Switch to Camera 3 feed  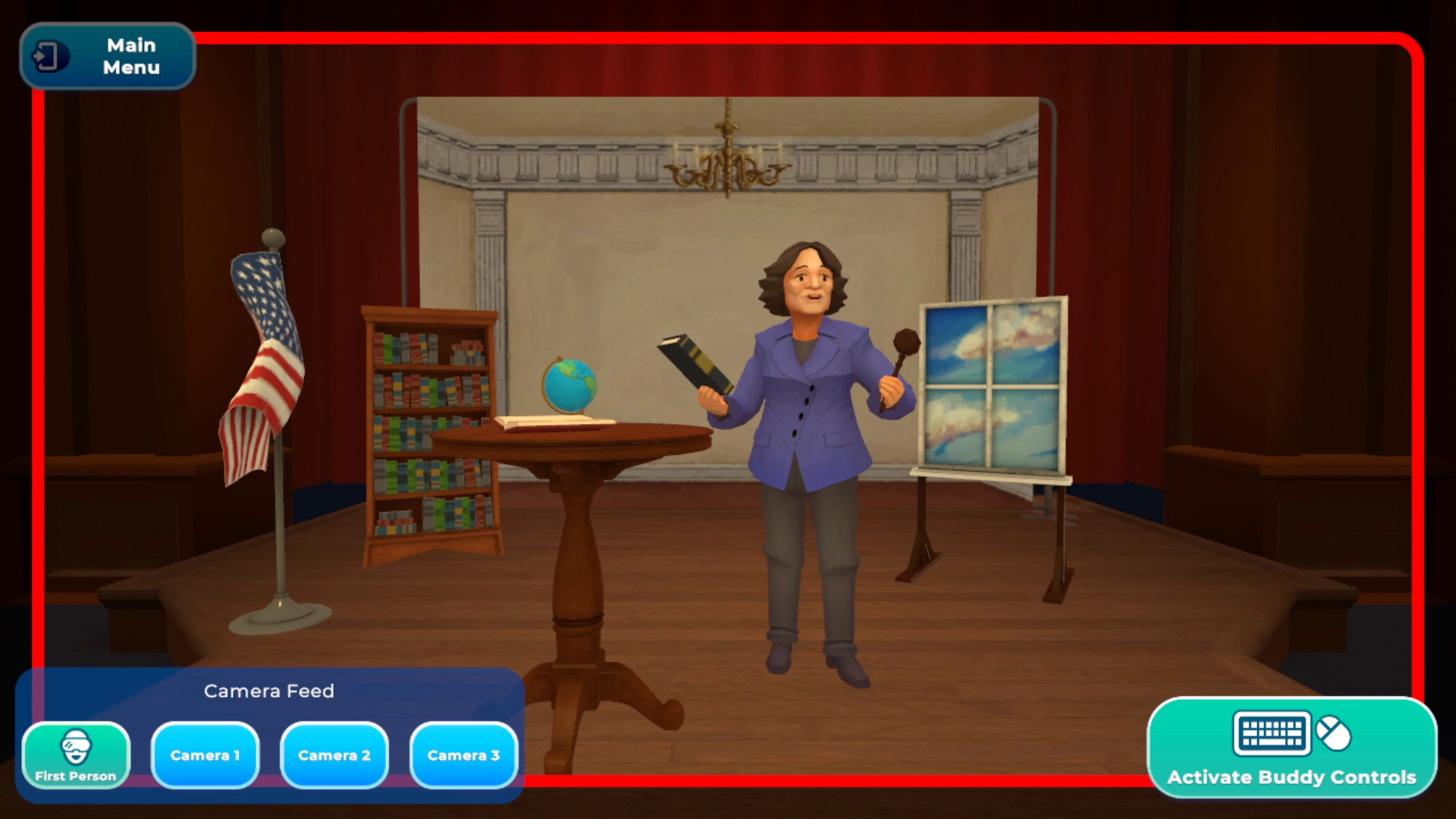(463, 754)
